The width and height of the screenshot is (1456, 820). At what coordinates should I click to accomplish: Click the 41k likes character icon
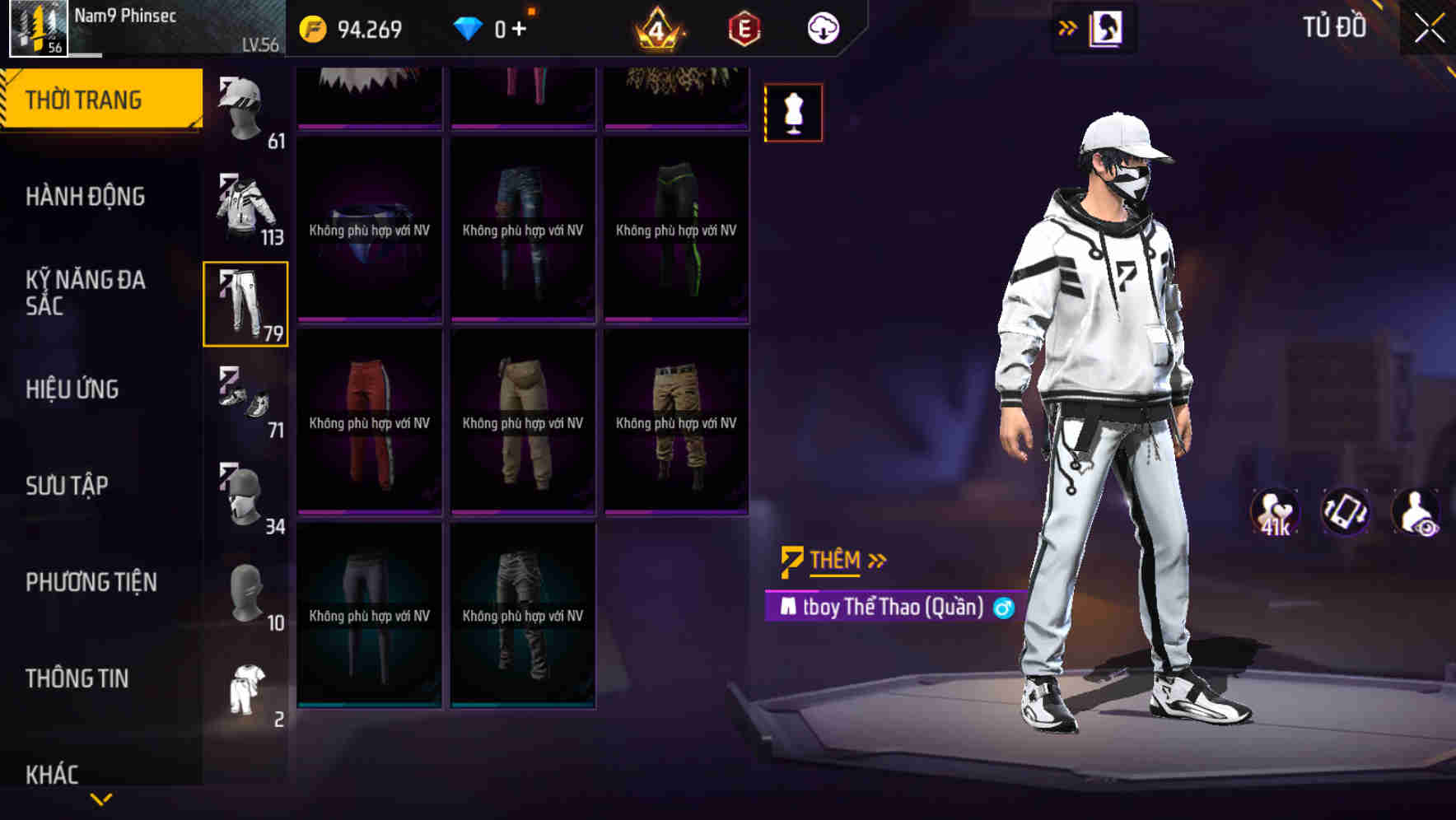[1276, 512]
